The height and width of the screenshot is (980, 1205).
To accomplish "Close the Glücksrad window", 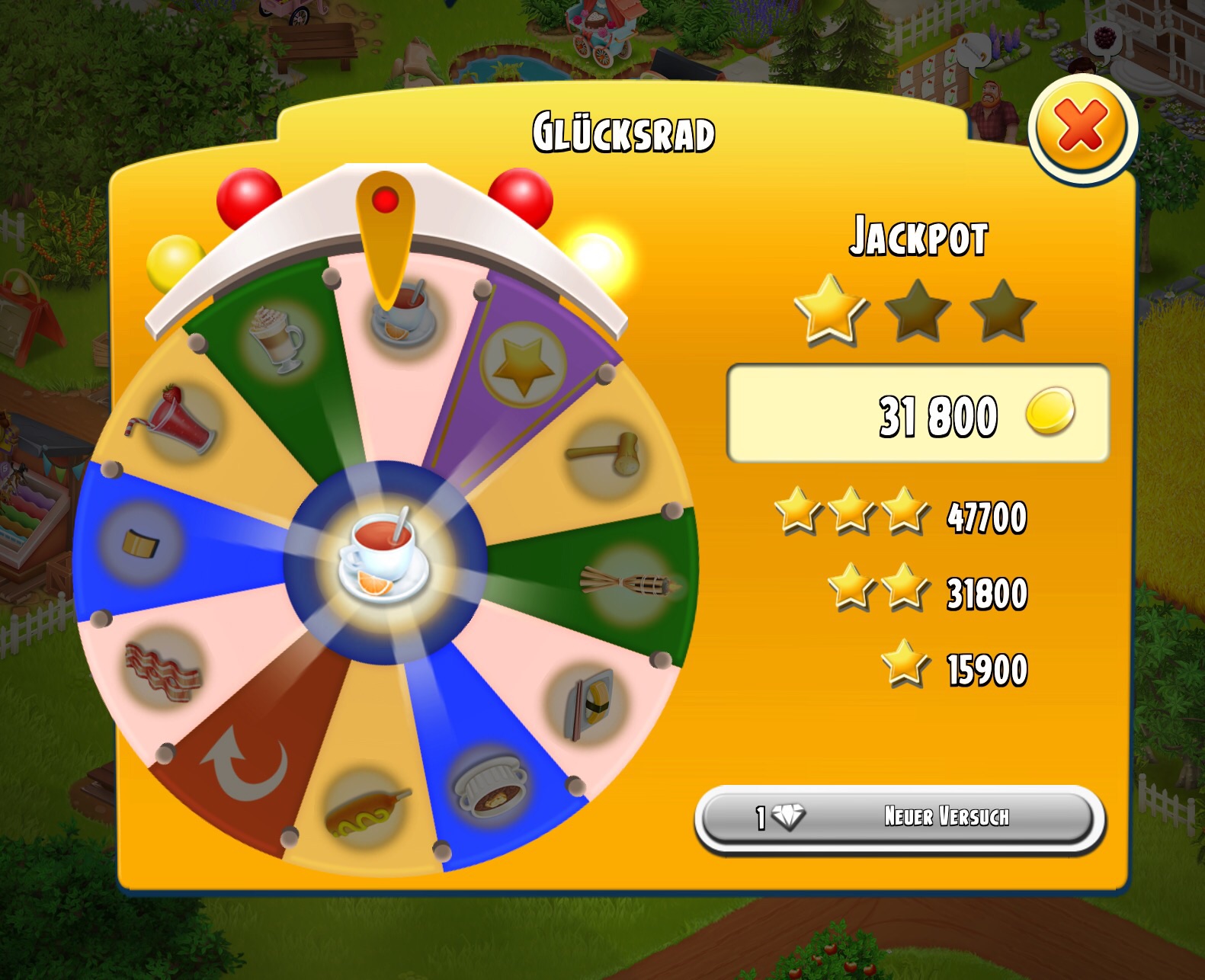I will 1082,127.
